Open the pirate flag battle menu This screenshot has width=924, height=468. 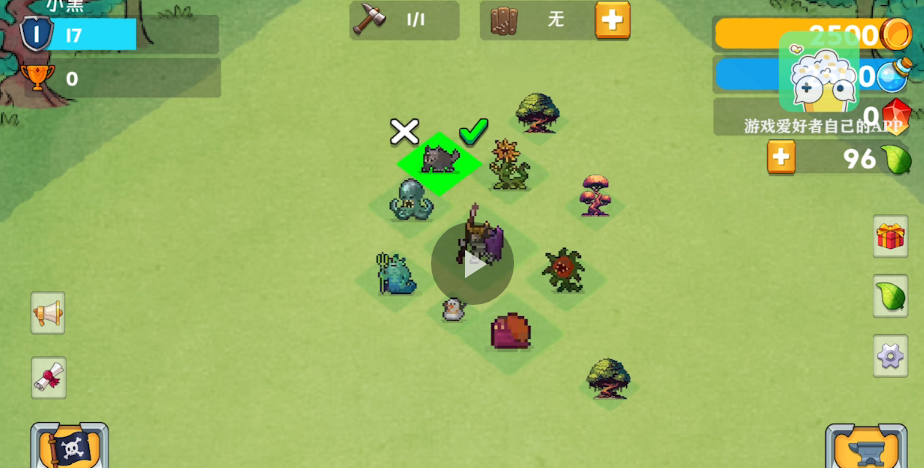pos(69,447)
